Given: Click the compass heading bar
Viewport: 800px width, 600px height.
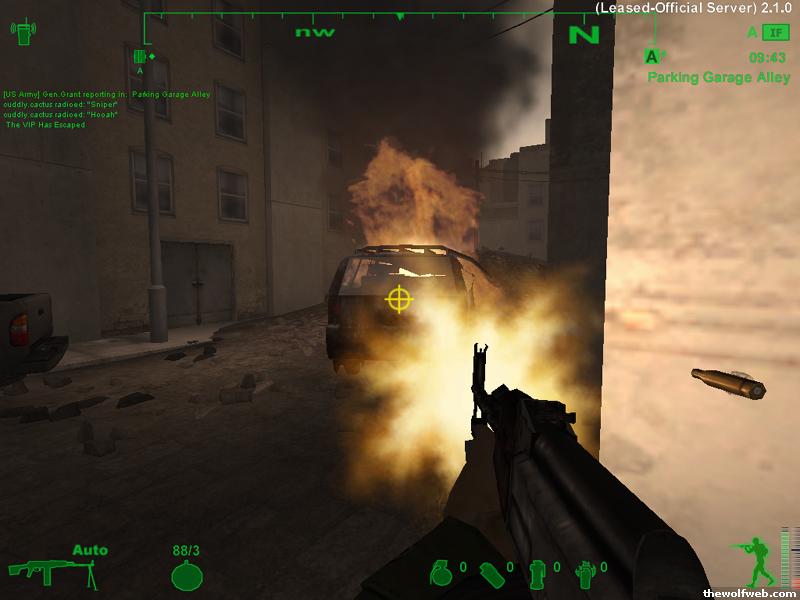Looking at the screenshot, I should tap(400, 22).
